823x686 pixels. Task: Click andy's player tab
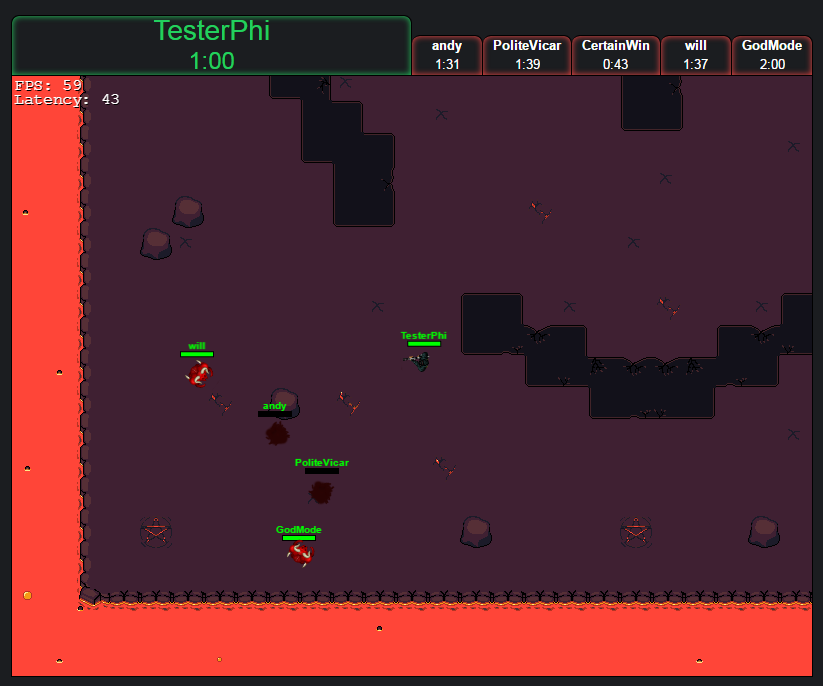coord(447,55)
